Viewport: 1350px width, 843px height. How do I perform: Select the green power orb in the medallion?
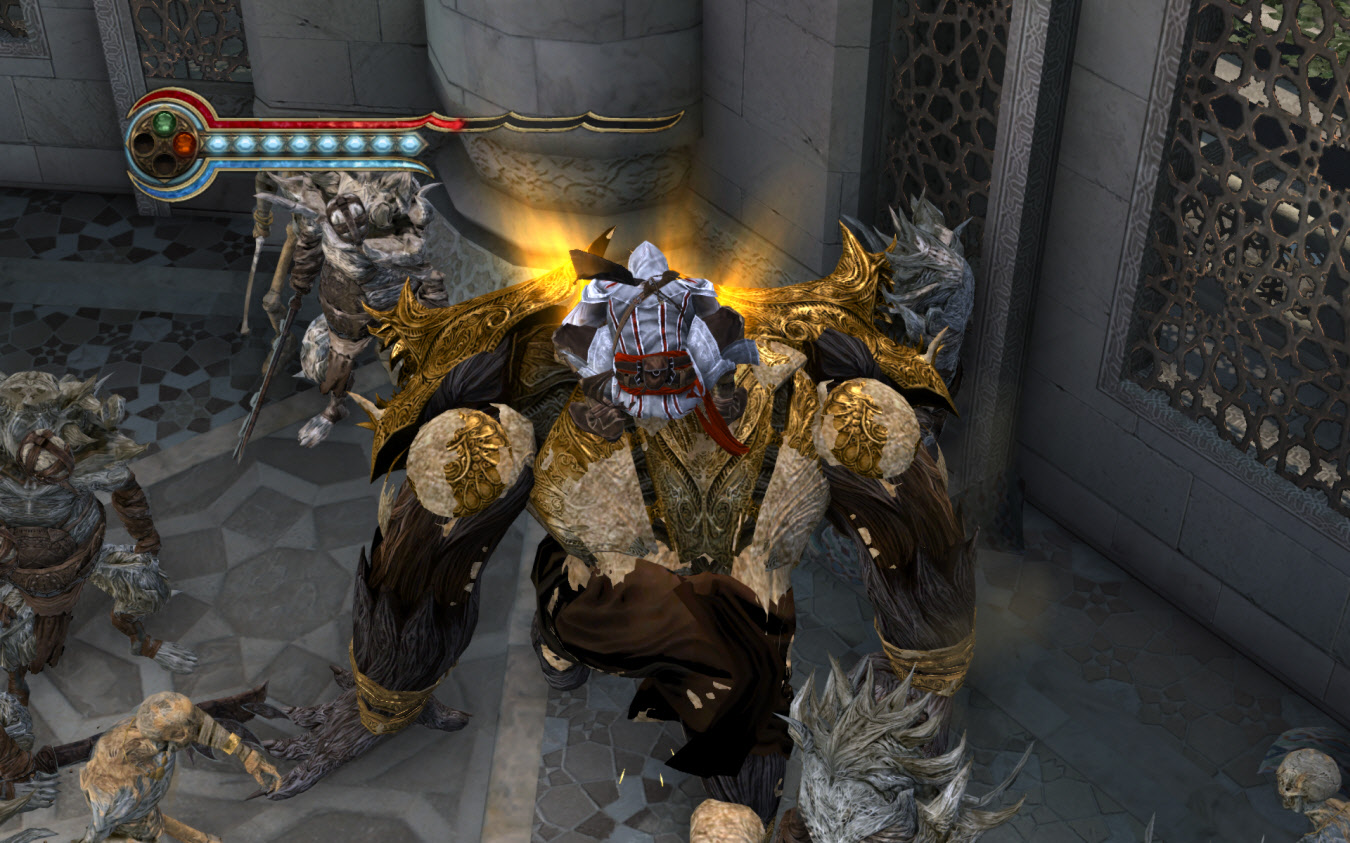tap(164, 123)
